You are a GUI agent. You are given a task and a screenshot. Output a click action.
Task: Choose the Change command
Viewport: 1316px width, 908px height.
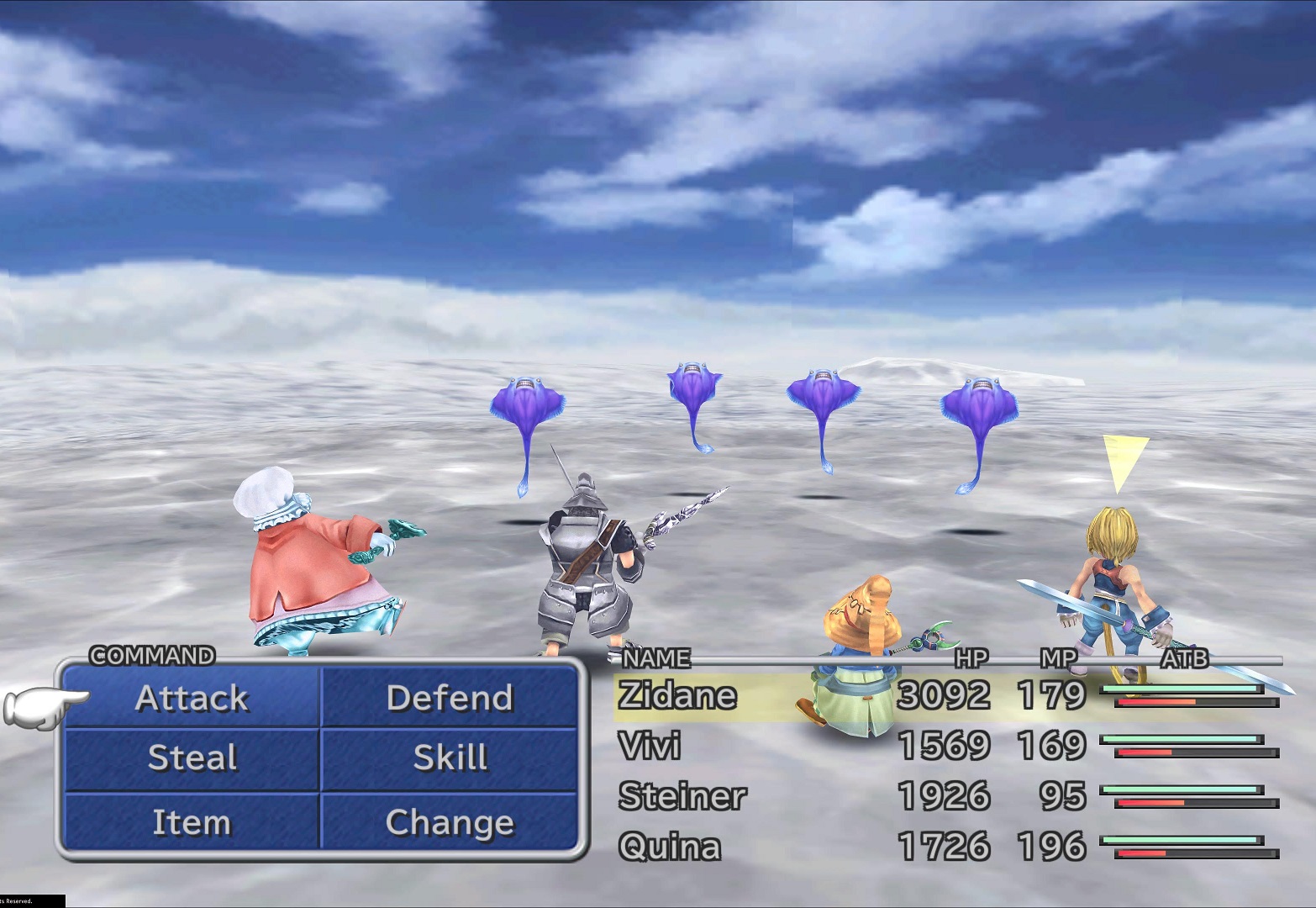[450, 822]
